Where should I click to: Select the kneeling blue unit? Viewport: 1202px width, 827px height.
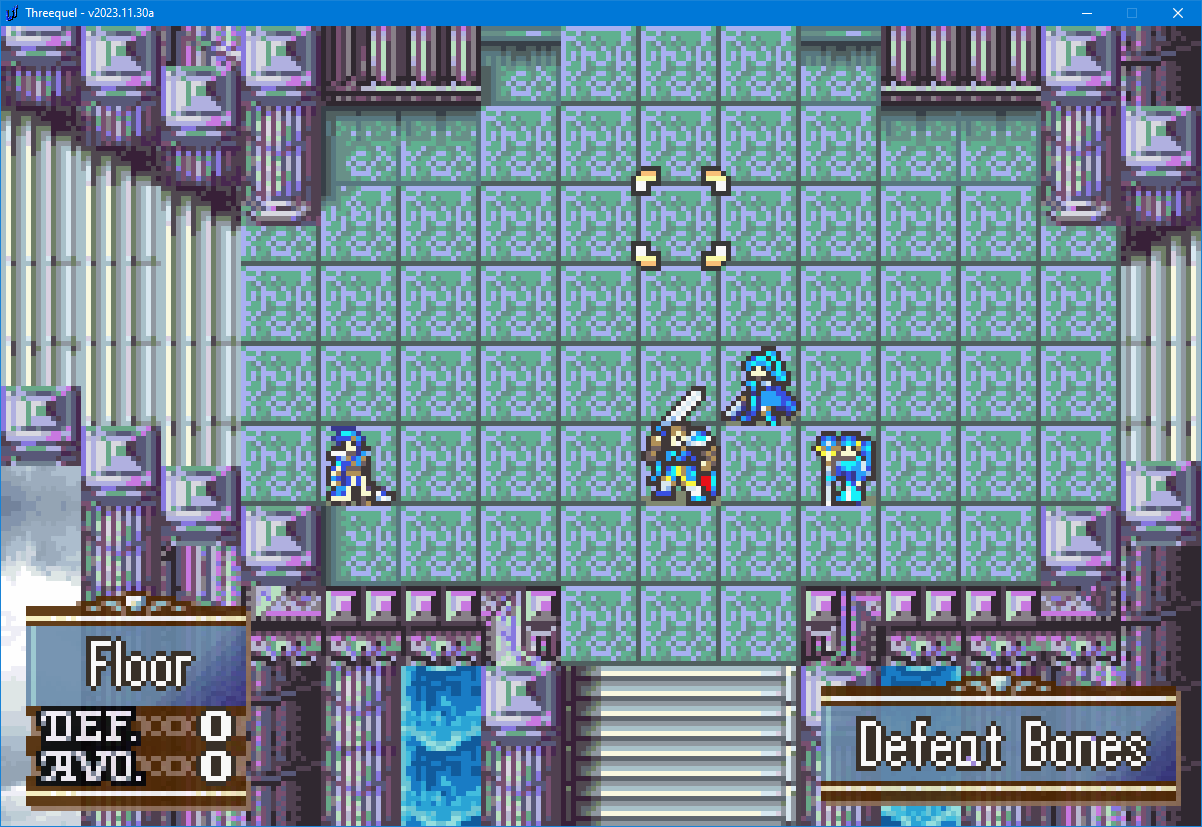pos(356,465)
